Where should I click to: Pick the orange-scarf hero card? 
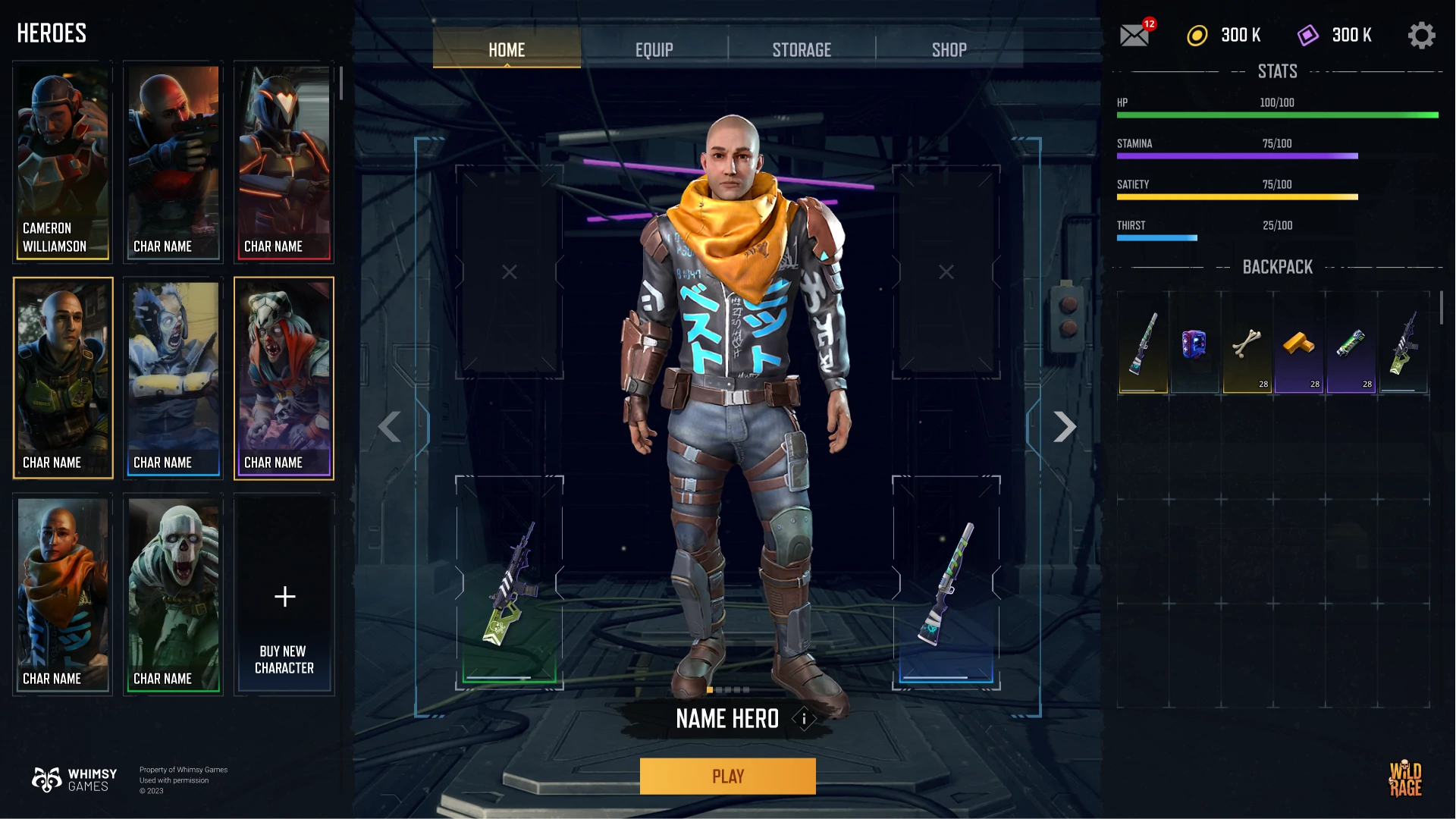[63, 595]
